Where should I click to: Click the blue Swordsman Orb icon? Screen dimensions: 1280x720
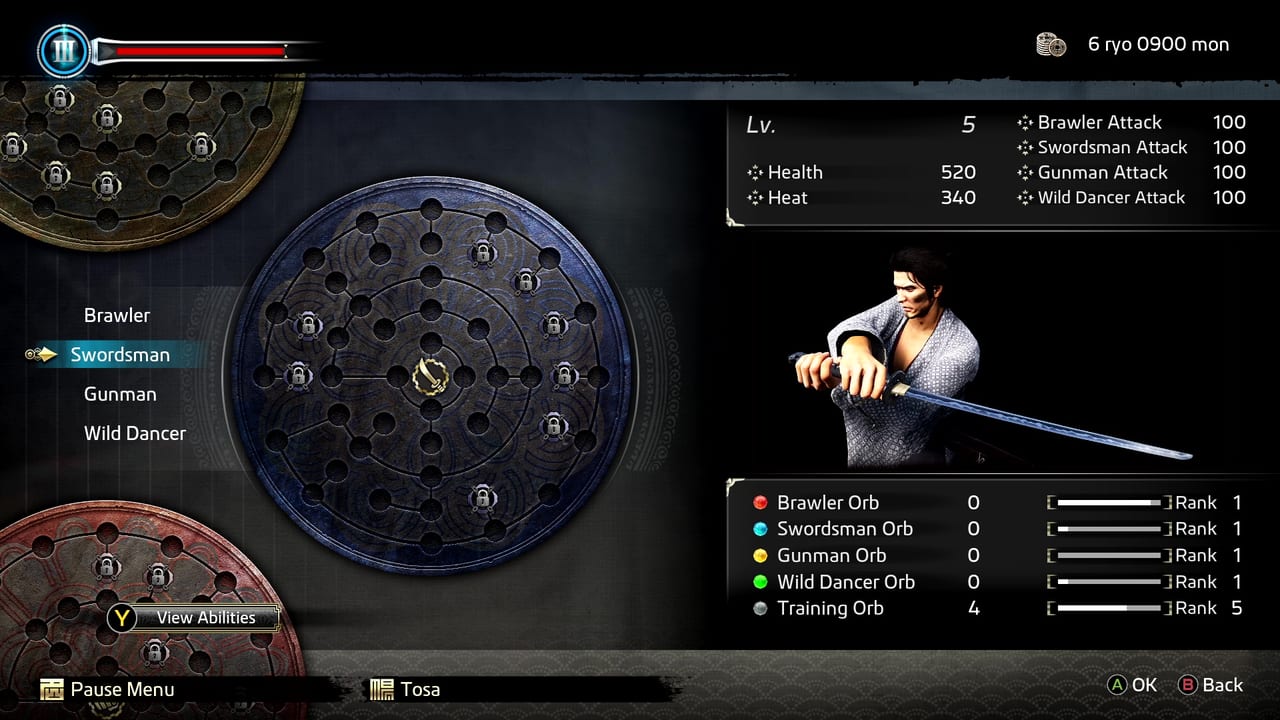click(x=761, y=529)
